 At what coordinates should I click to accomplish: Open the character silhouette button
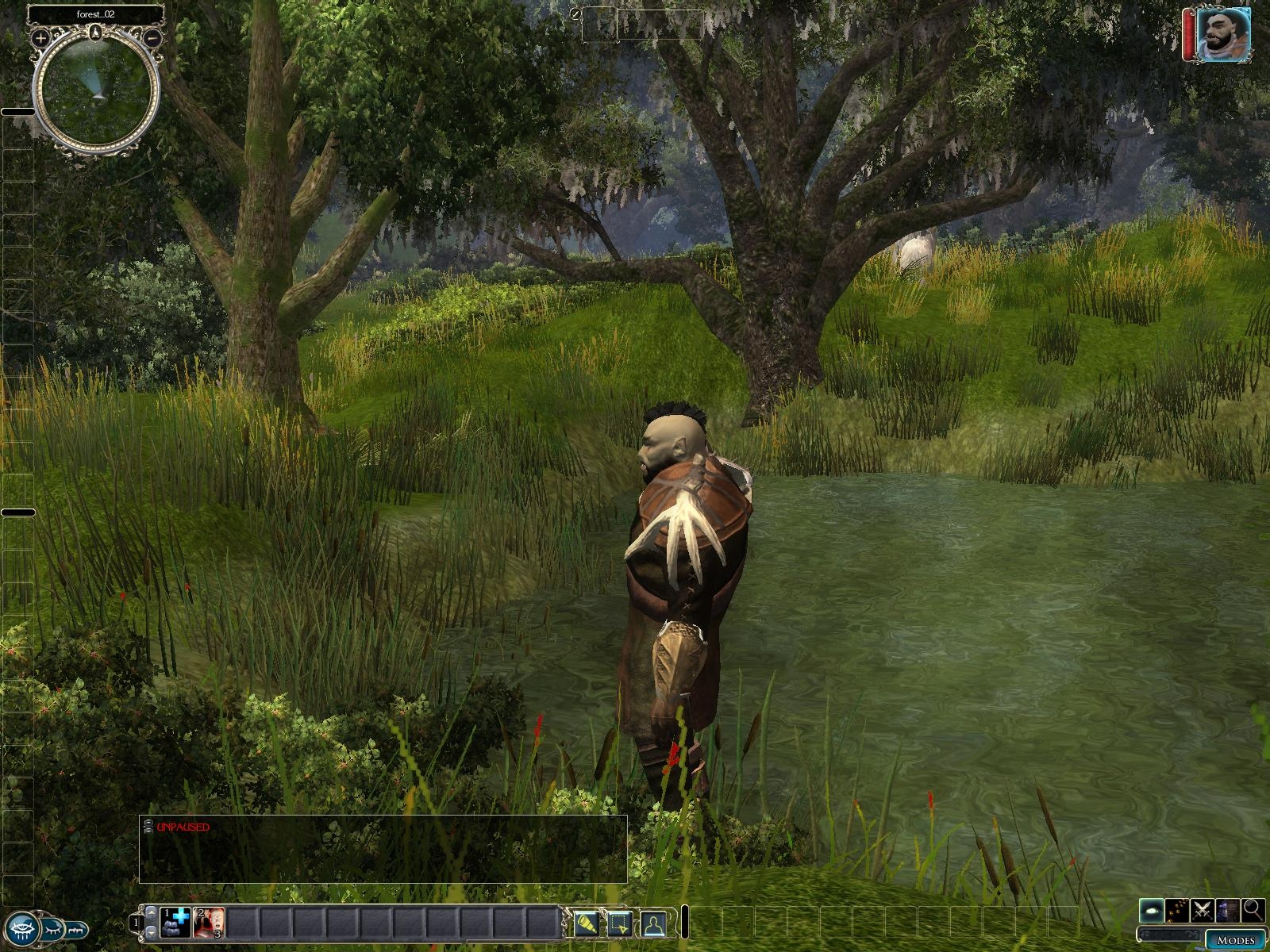point(653,923)
